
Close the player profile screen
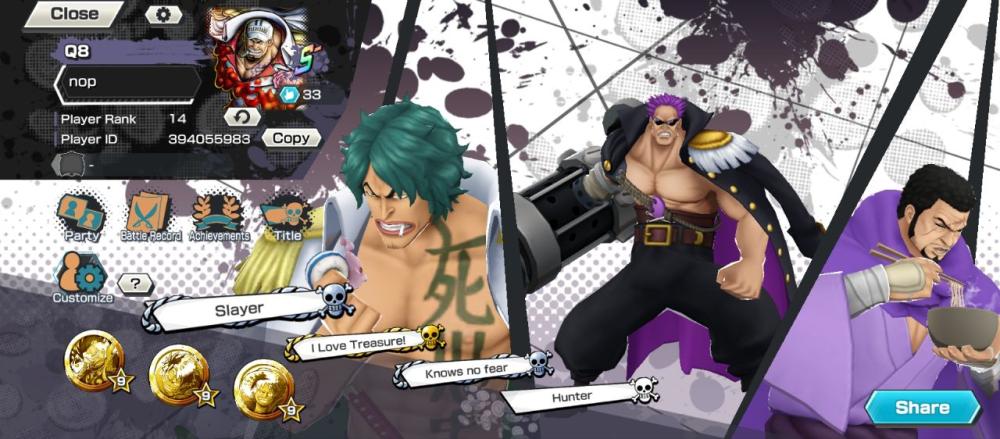point(72,14)
